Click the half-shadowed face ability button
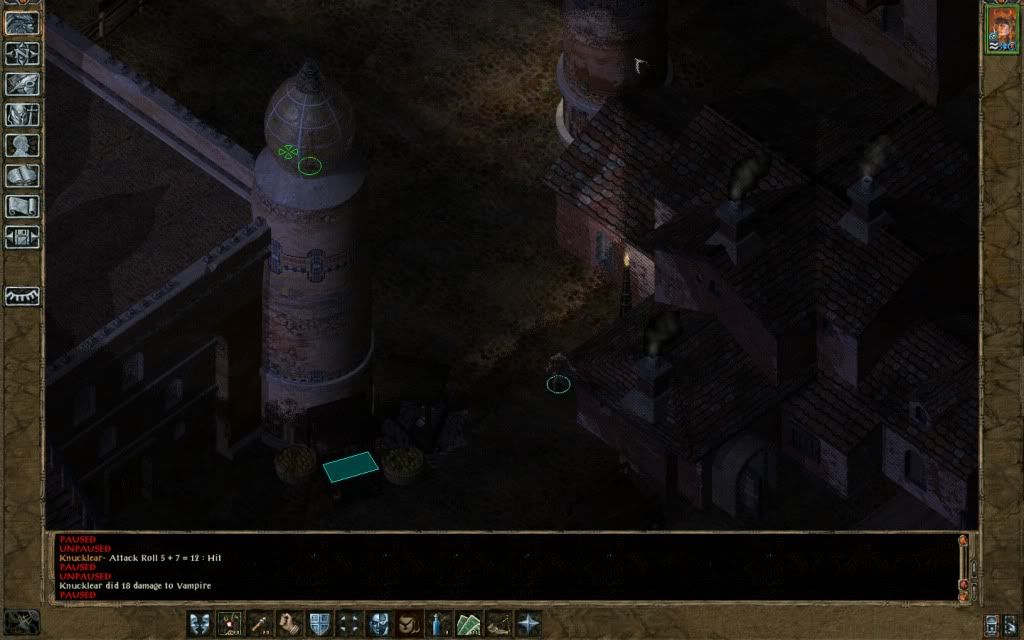 click(x=379, y=623)
